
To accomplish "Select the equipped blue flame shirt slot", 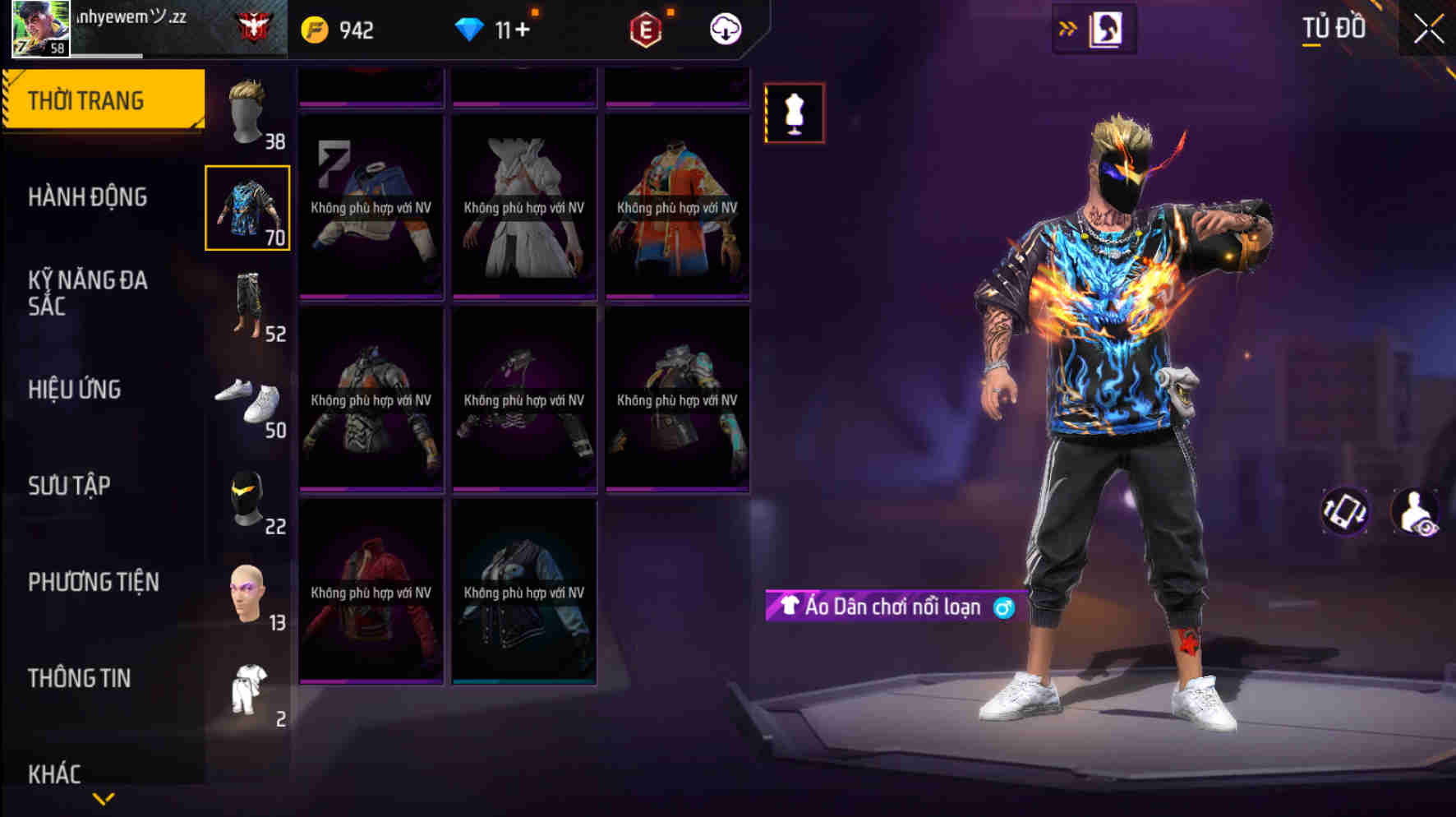I will click(x=247, y=208).
